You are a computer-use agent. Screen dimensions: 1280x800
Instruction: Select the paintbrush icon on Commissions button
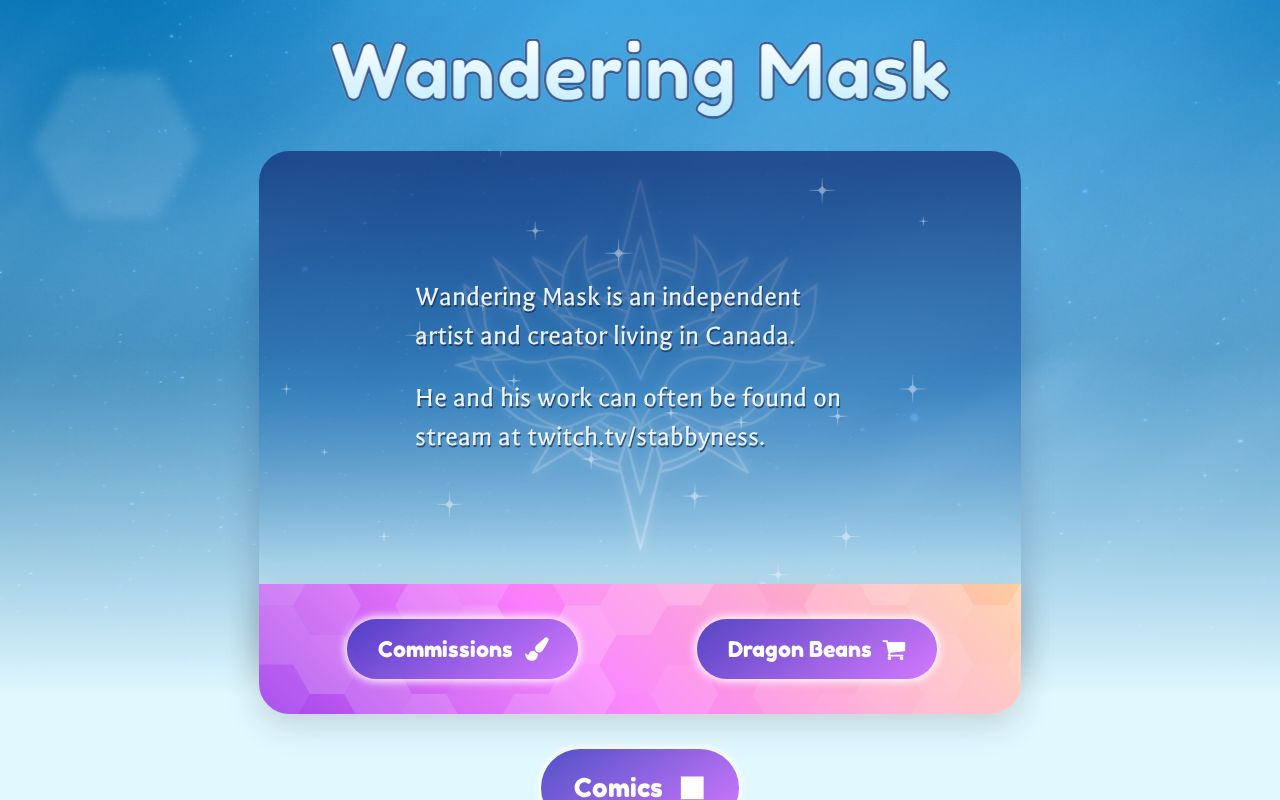[x=538, y=648]
